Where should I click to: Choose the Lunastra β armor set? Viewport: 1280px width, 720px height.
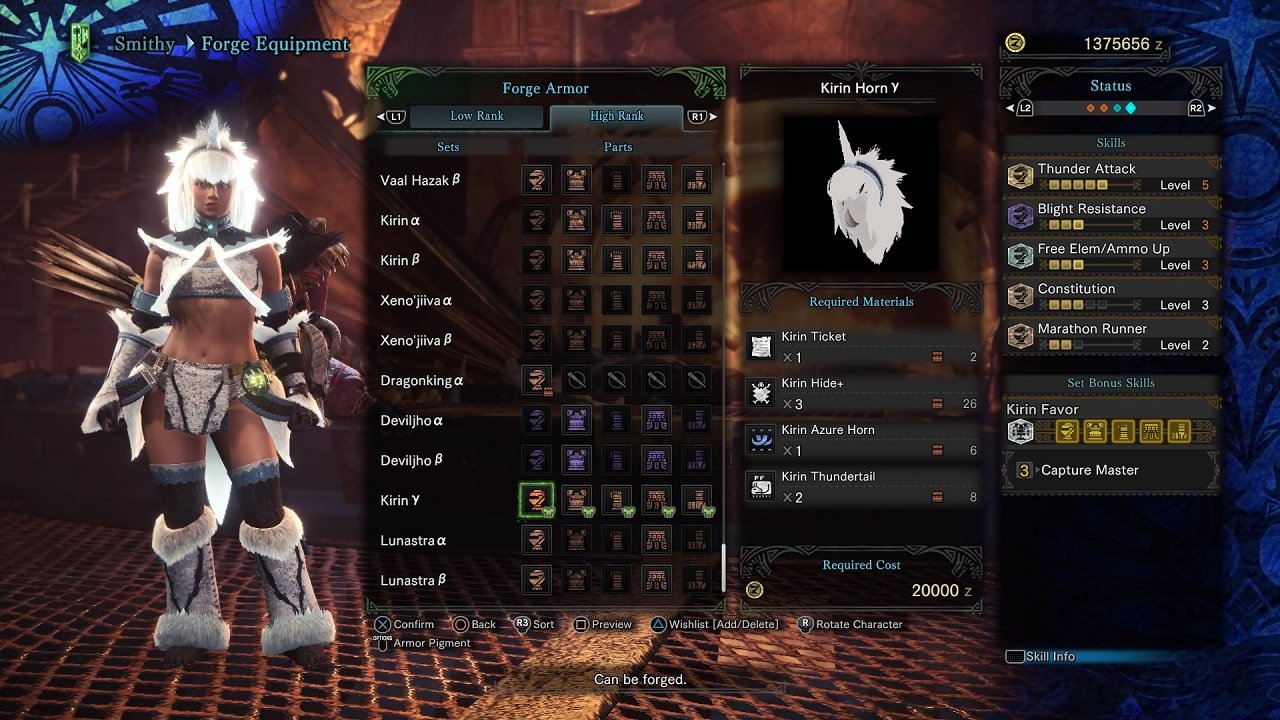pyautogui.click(x=413, y=580)
